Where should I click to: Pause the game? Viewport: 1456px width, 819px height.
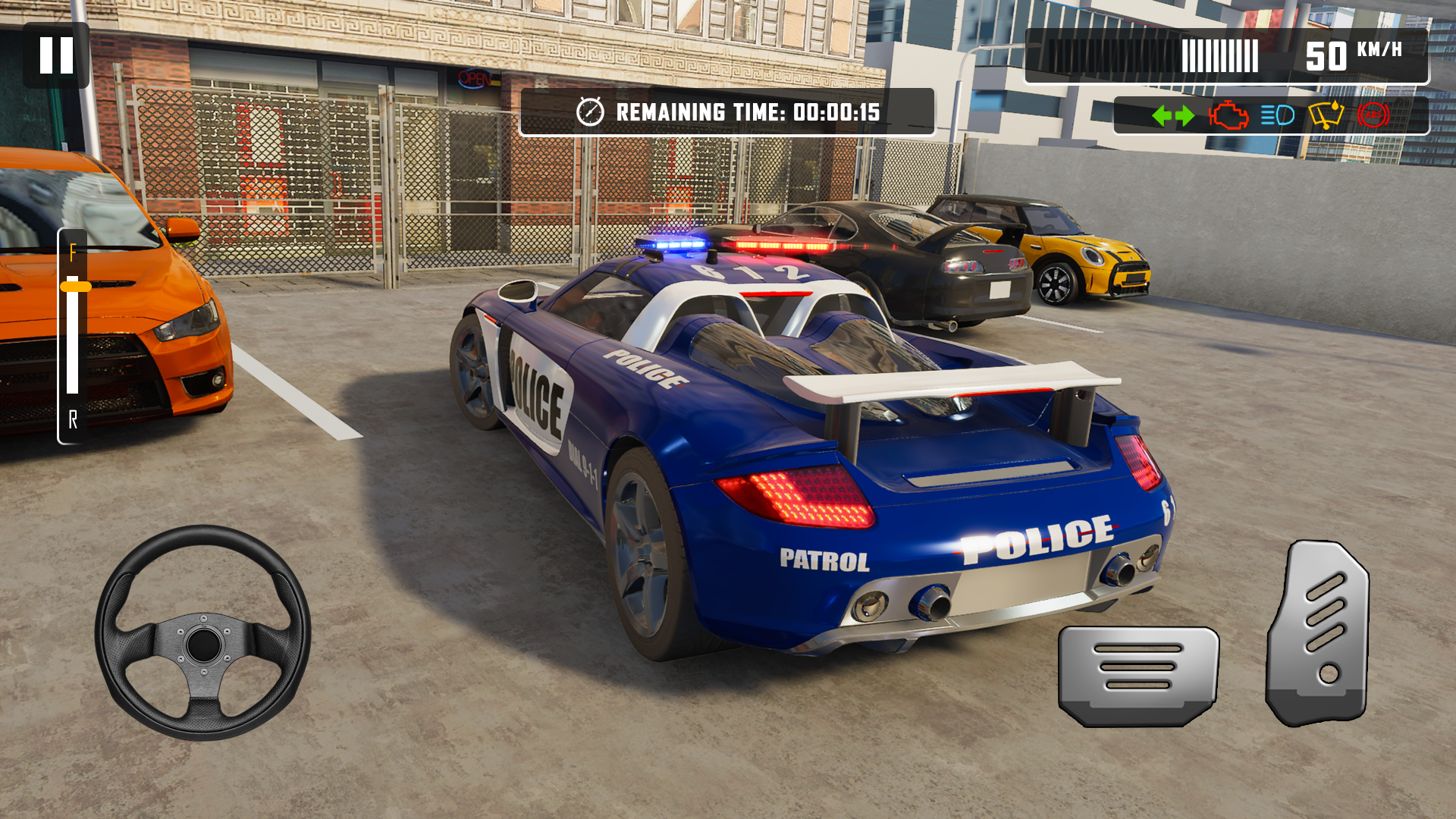(56, 55)
